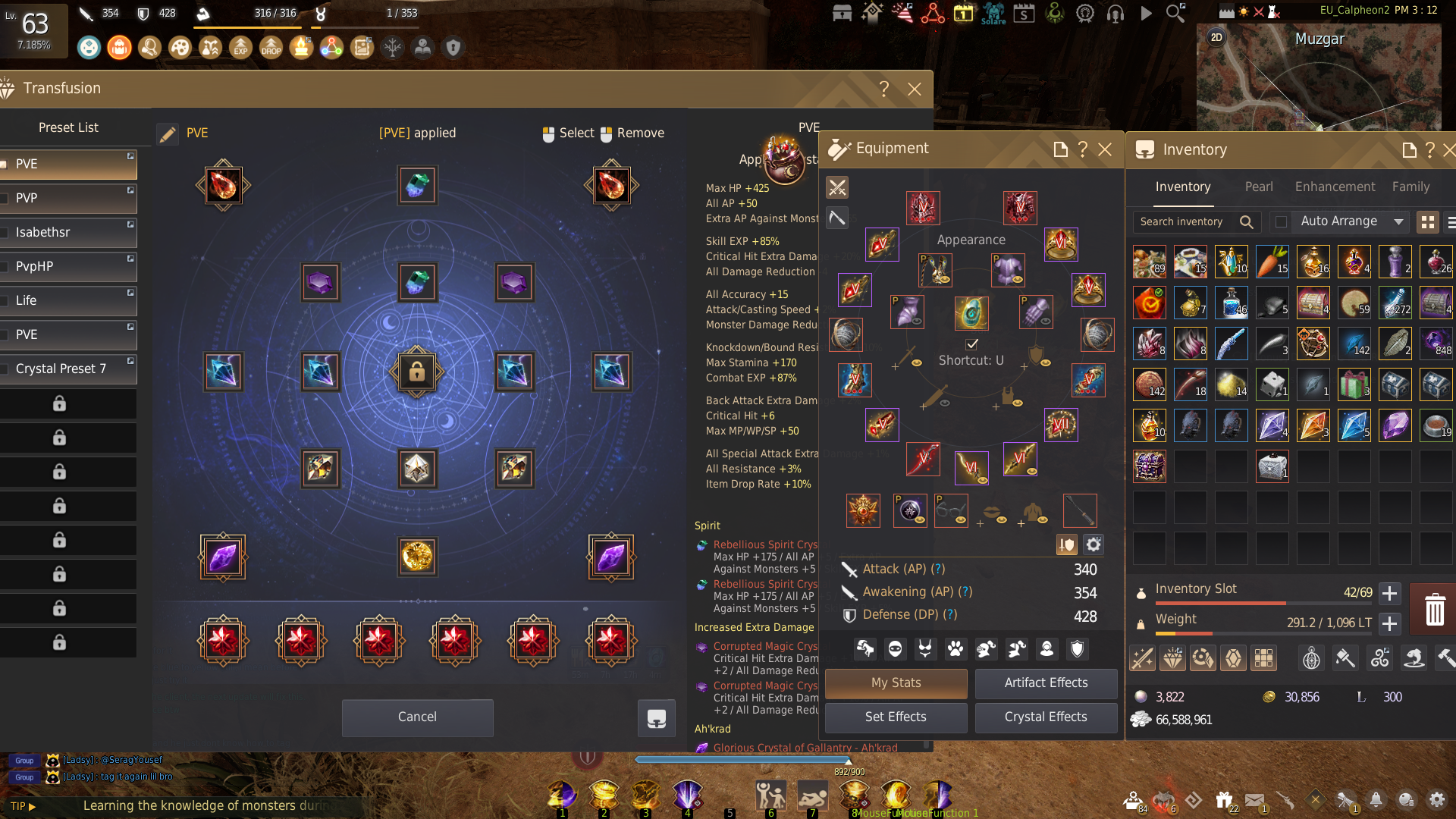The width and height of the screenshot is (1456, 819).
Task: Open the My Stats panel
Action: click(x=896, y=682)
